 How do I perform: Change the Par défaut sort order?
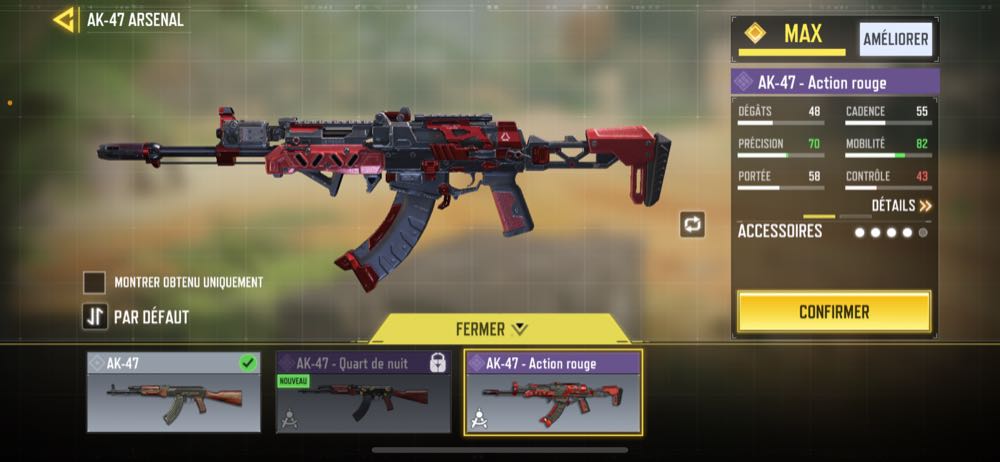tap(94, 318)
